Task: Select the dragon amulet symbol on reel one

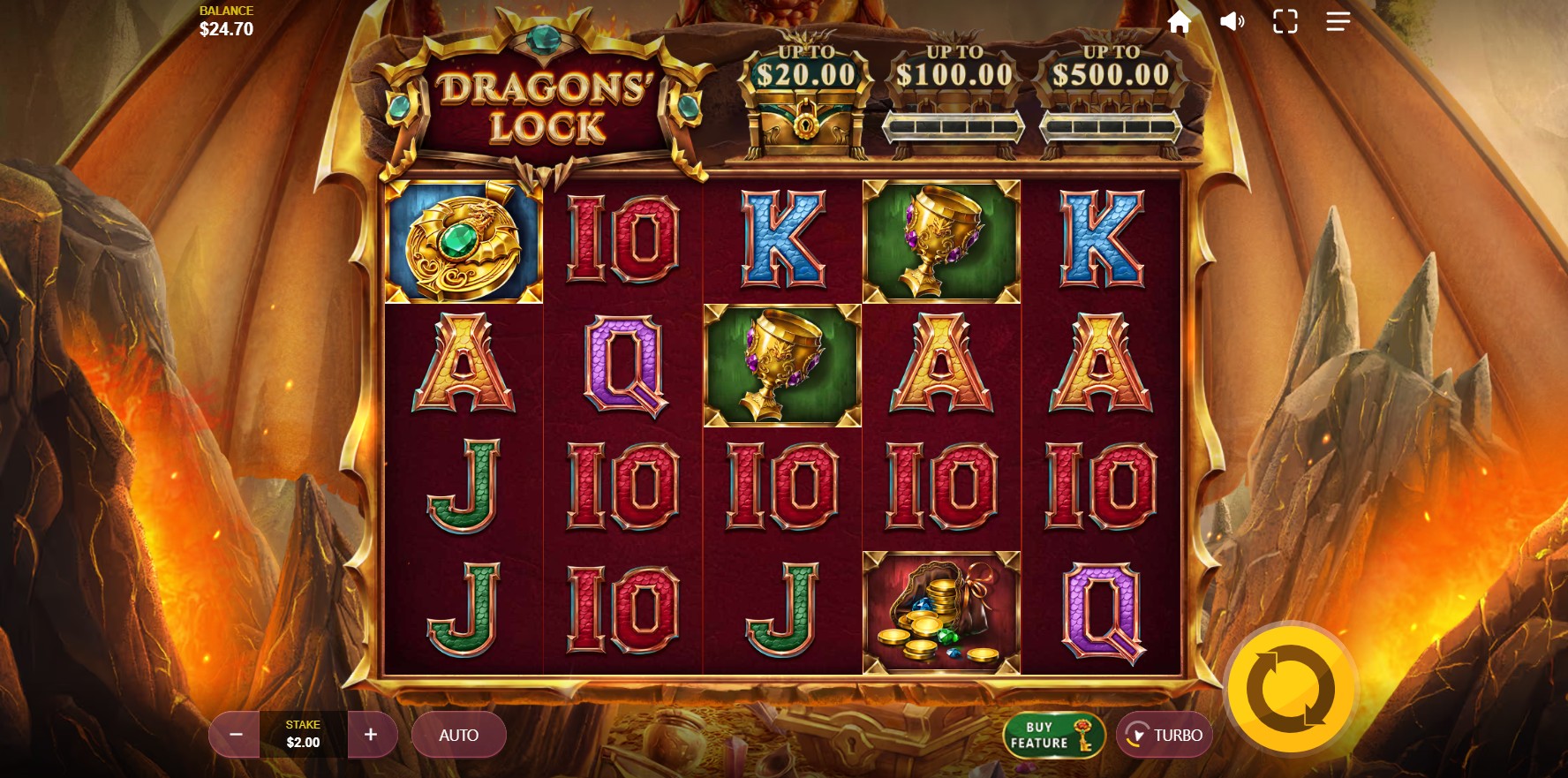Action: pos(463,240)
